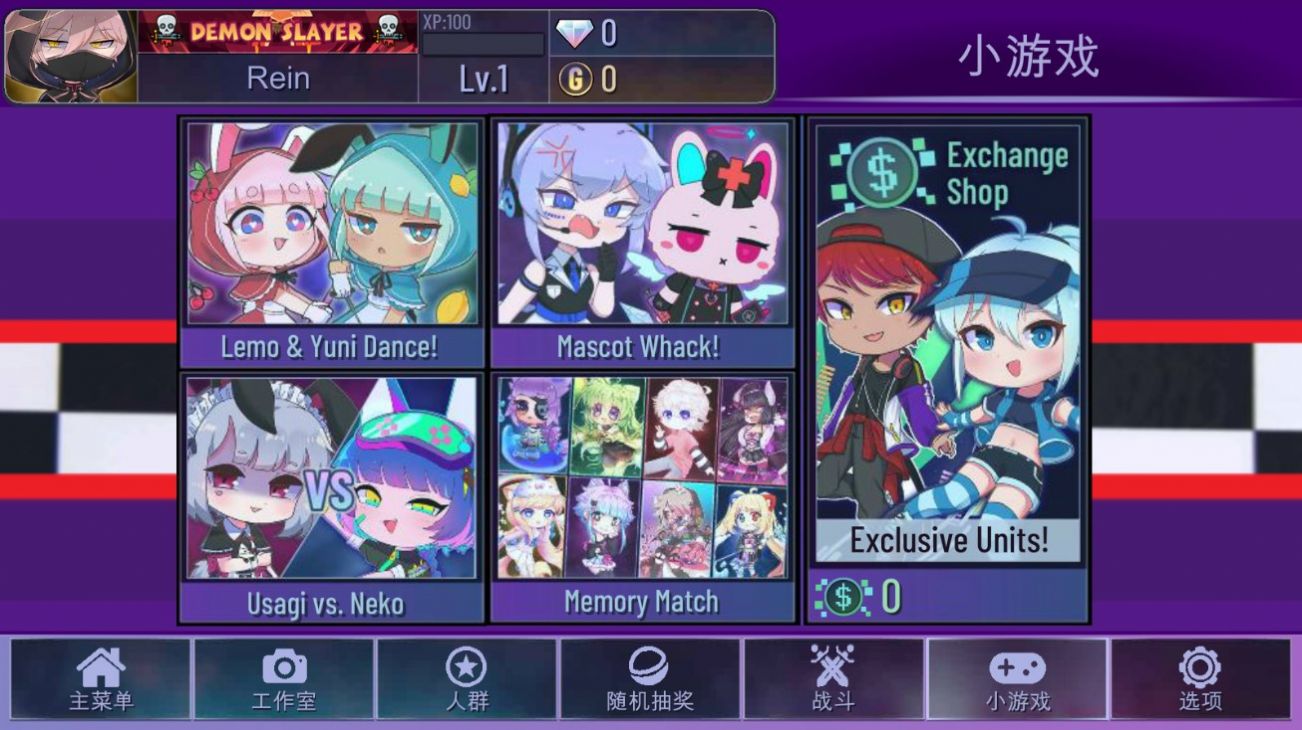Play the Mascot Whack minigame card
This screenshot has height=730, width=1302.
pyautogui.click(x=643, y=240)
